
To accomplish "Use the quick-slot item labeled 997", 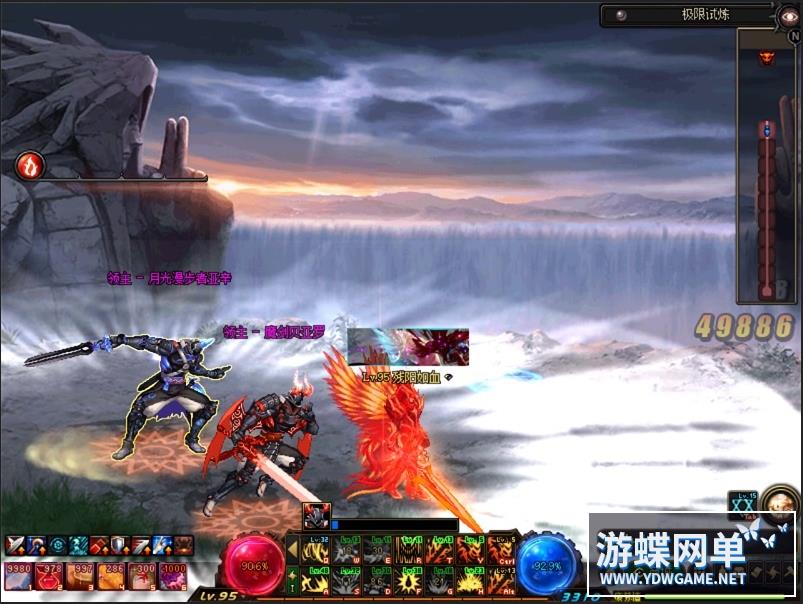I will pyautogui.click(x=81, y=576).
